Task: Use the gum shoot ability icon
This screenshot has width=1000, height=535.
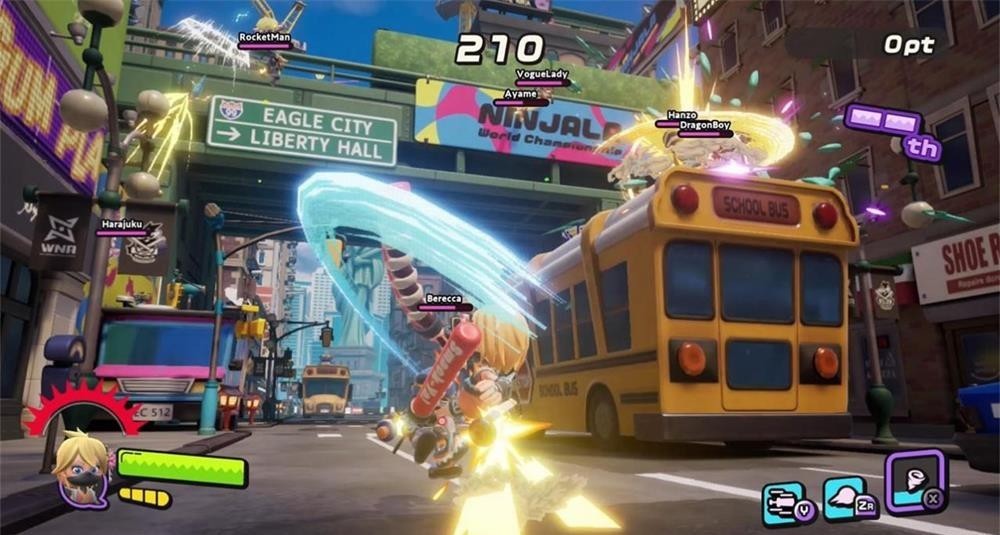Action: click(x=783, y=502)
